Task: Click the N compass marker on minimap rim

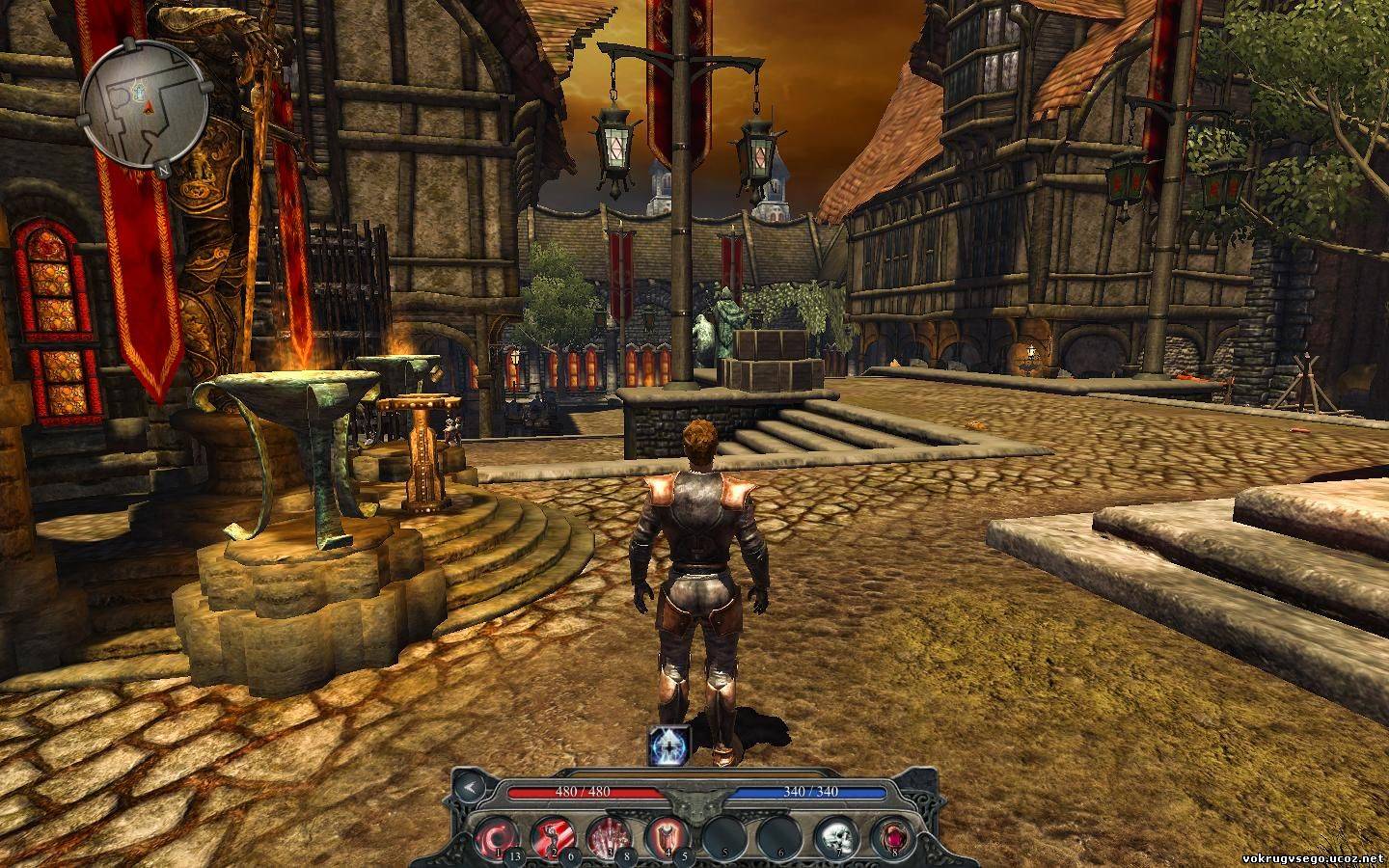Action: [x=164, y=165]
